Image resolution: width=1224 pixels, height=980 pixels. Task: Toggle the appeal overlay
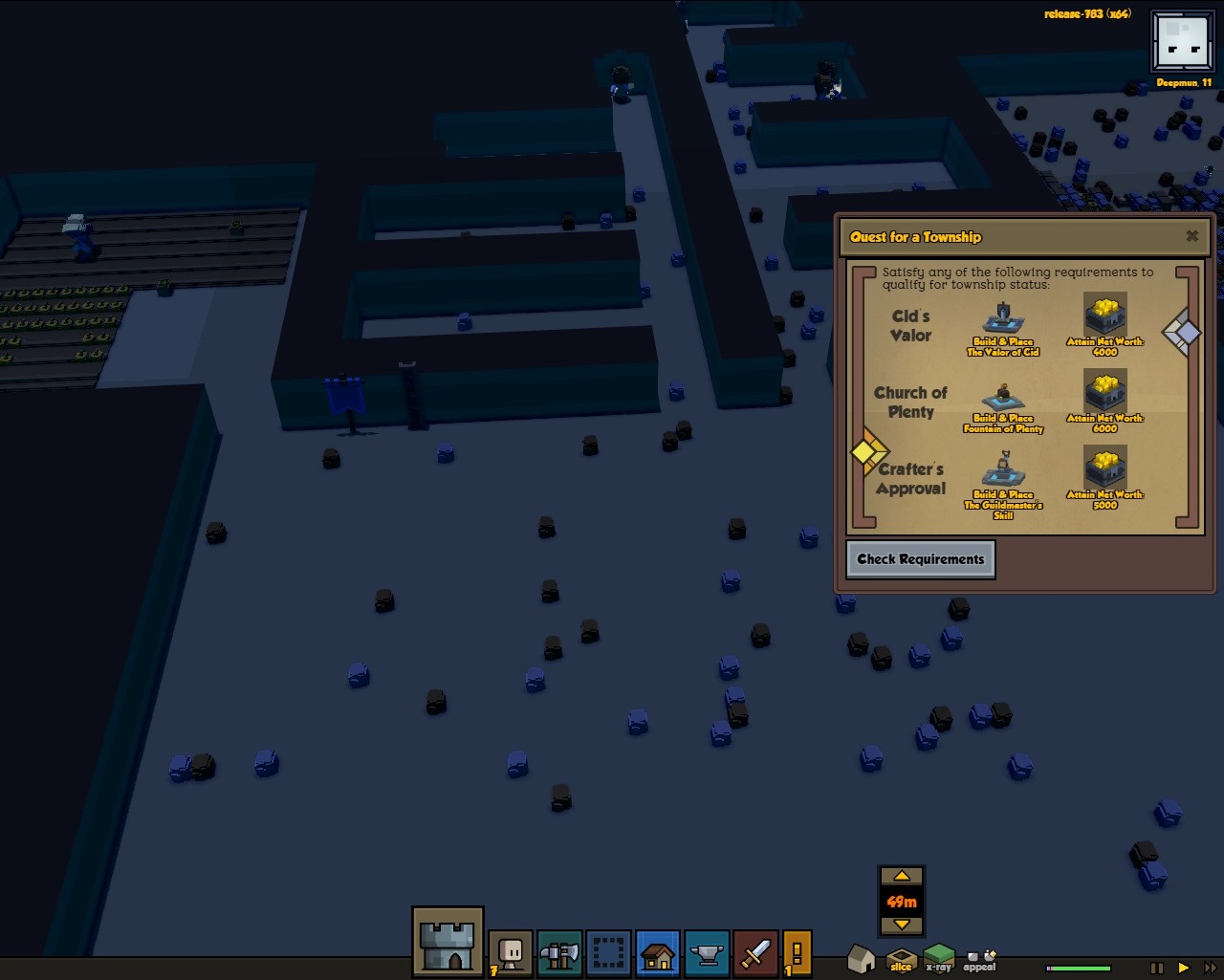pos(979,959)
